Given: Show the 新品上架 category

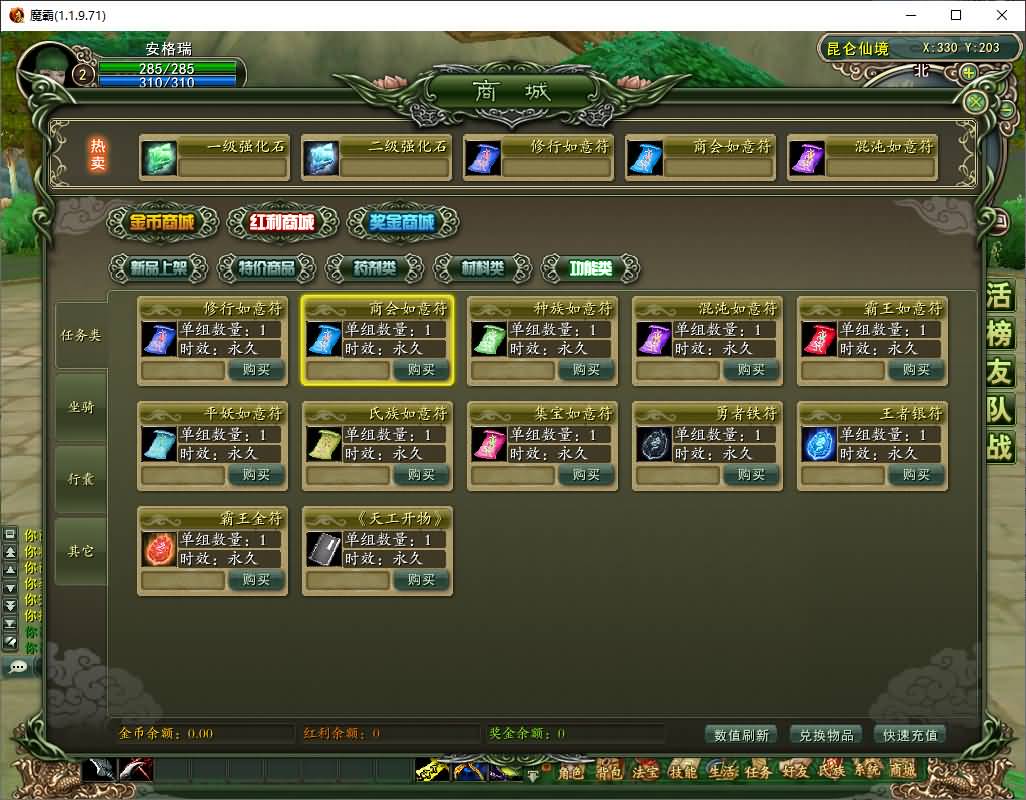Looking at the screenshot, I should pos(159,268).
